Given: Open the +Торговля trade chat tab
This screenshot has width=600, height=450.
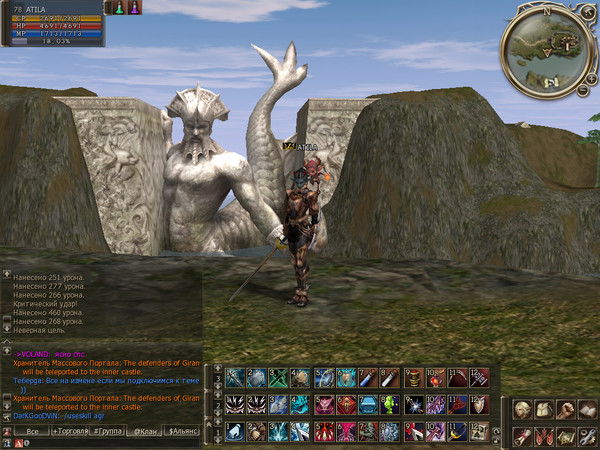Looking at the screenshot, I should [x=69, y=431].
